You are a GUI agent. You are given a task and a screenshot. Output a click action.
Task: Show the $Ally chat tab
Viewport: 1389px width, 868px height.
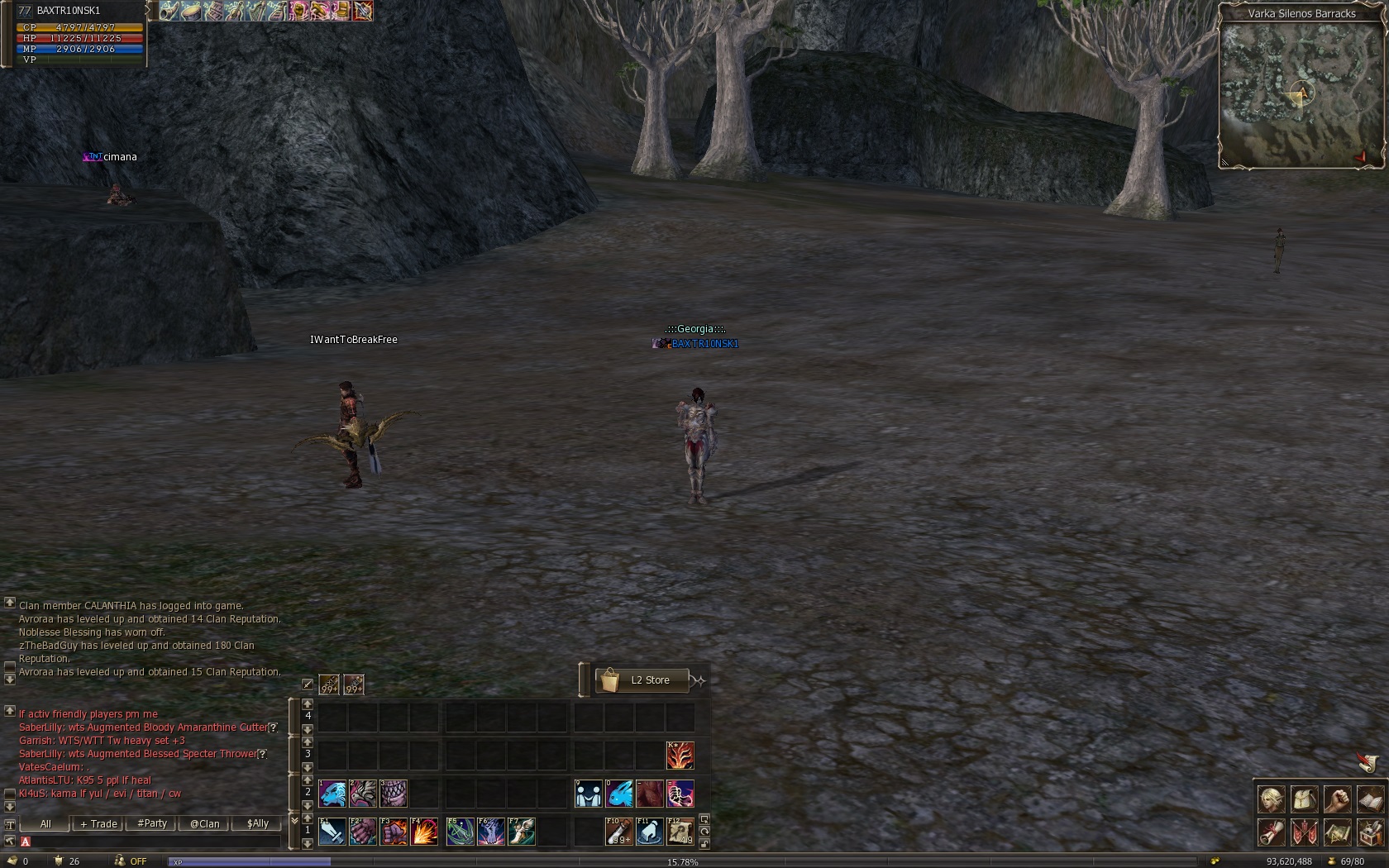[257, 823]
